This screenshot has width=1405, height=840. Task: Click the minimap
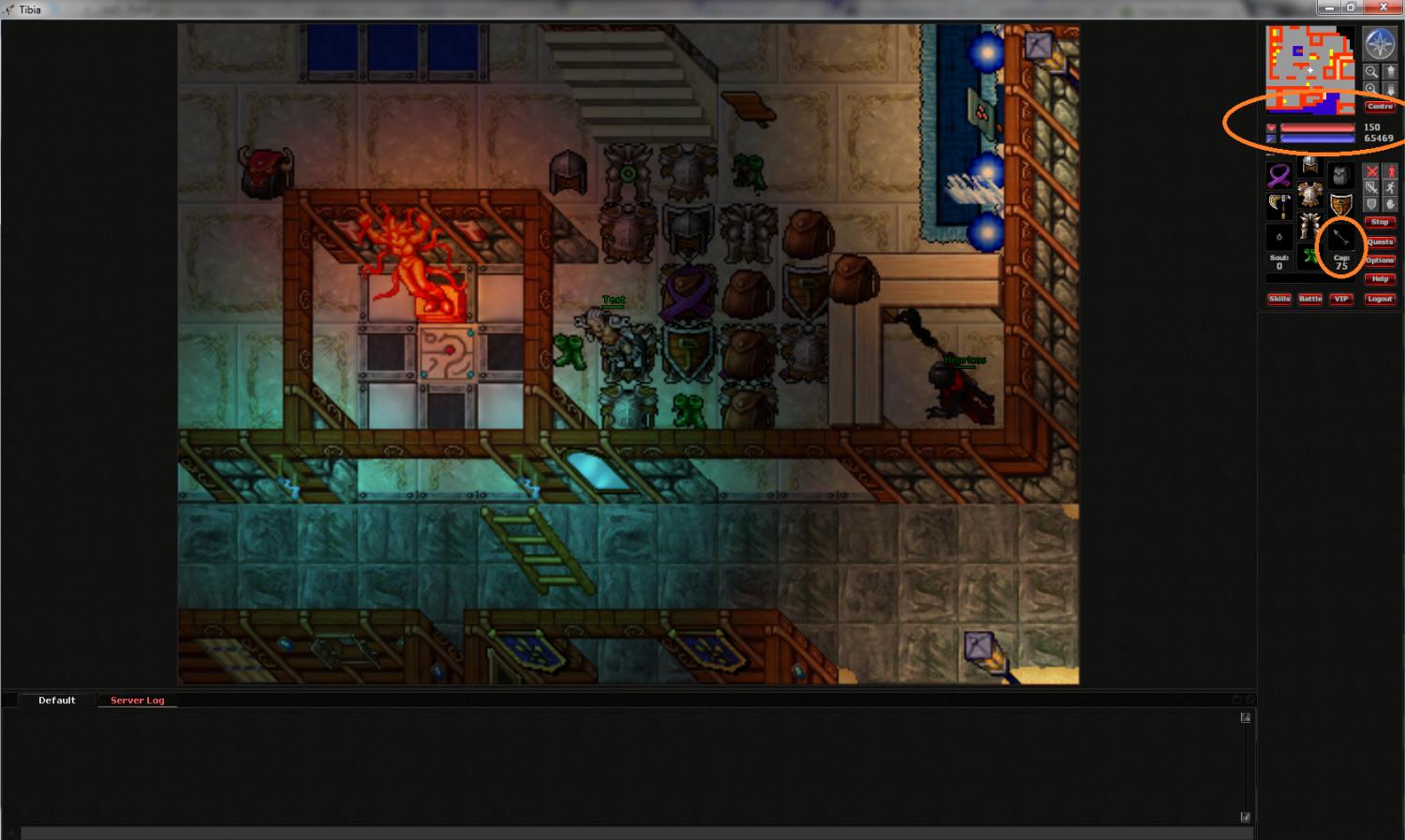[1310, 70]
